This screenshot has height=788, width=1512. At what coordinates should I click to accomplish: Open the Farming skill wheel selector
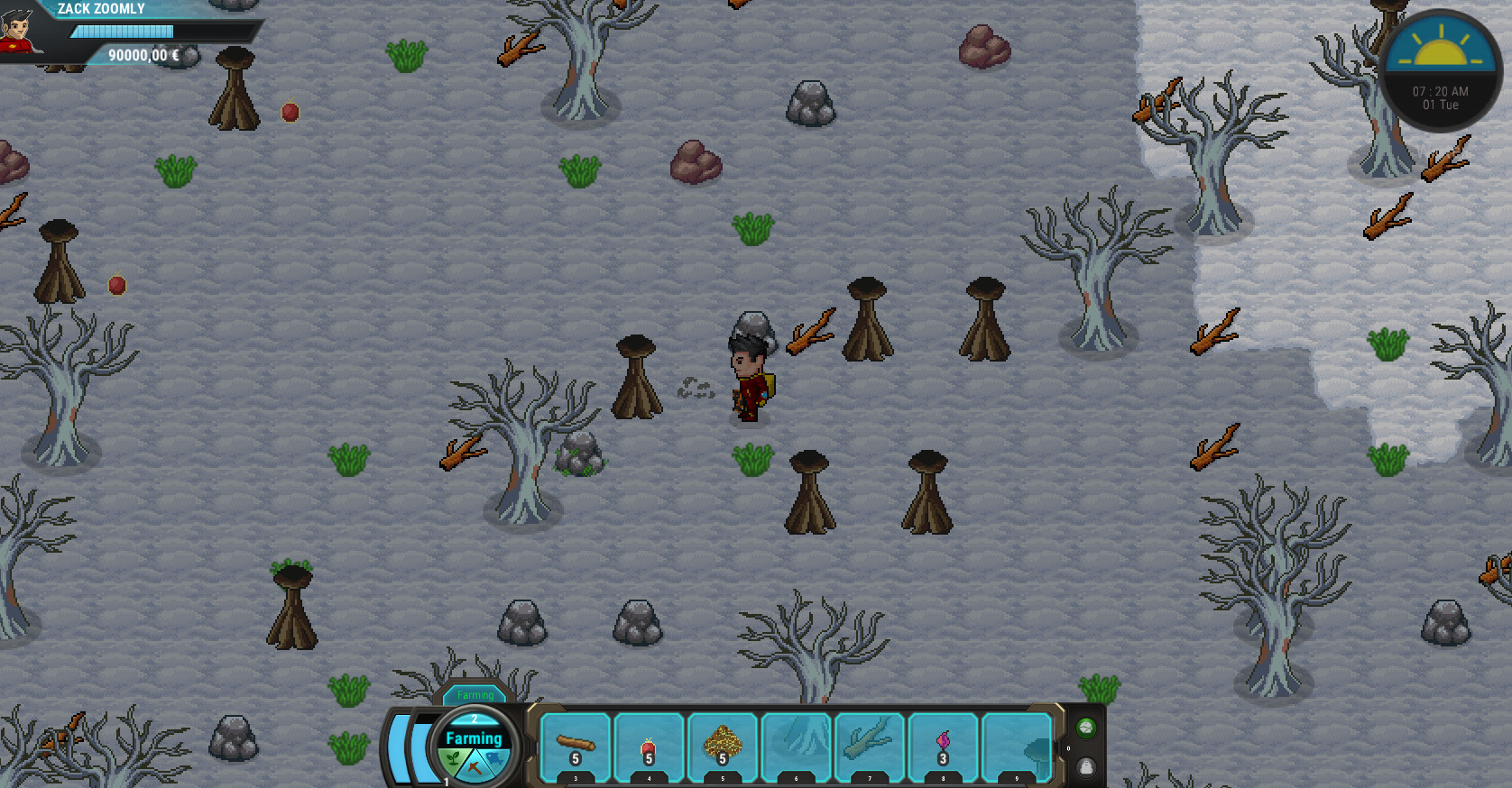[473, 738]
